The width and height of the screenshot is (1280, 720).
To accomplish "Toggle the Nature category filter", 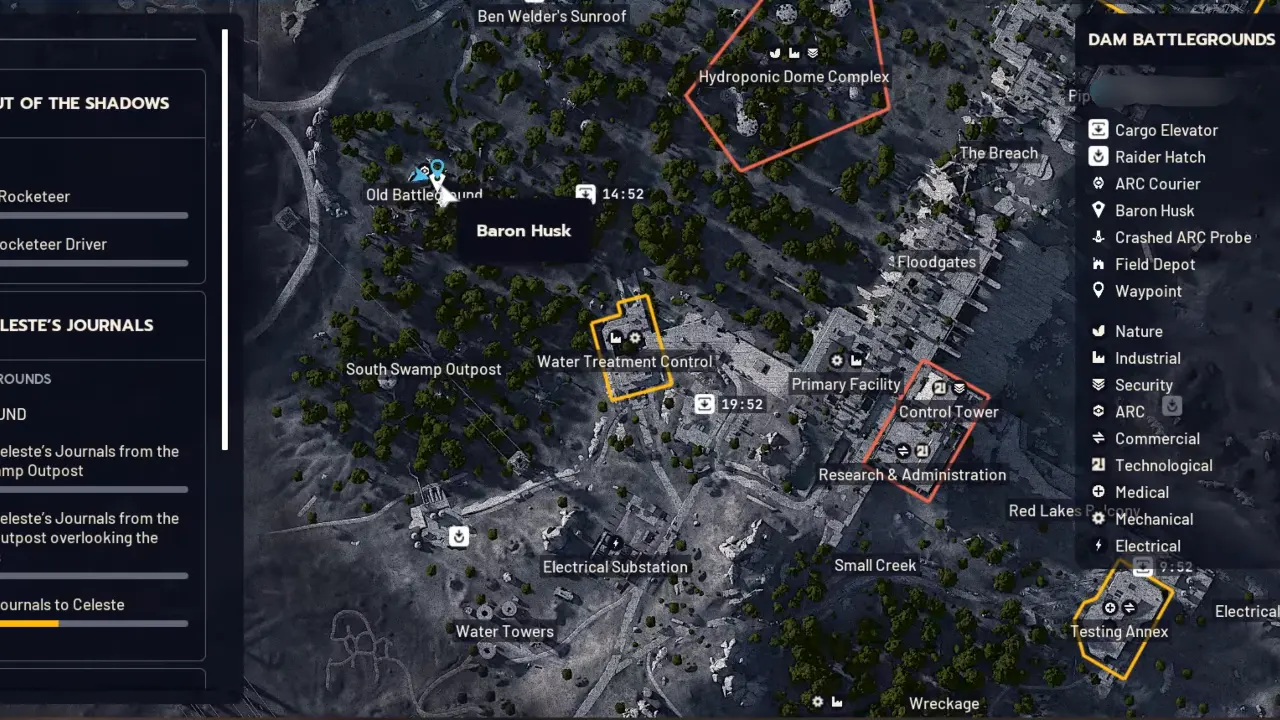I will [x=1098, y=331].
